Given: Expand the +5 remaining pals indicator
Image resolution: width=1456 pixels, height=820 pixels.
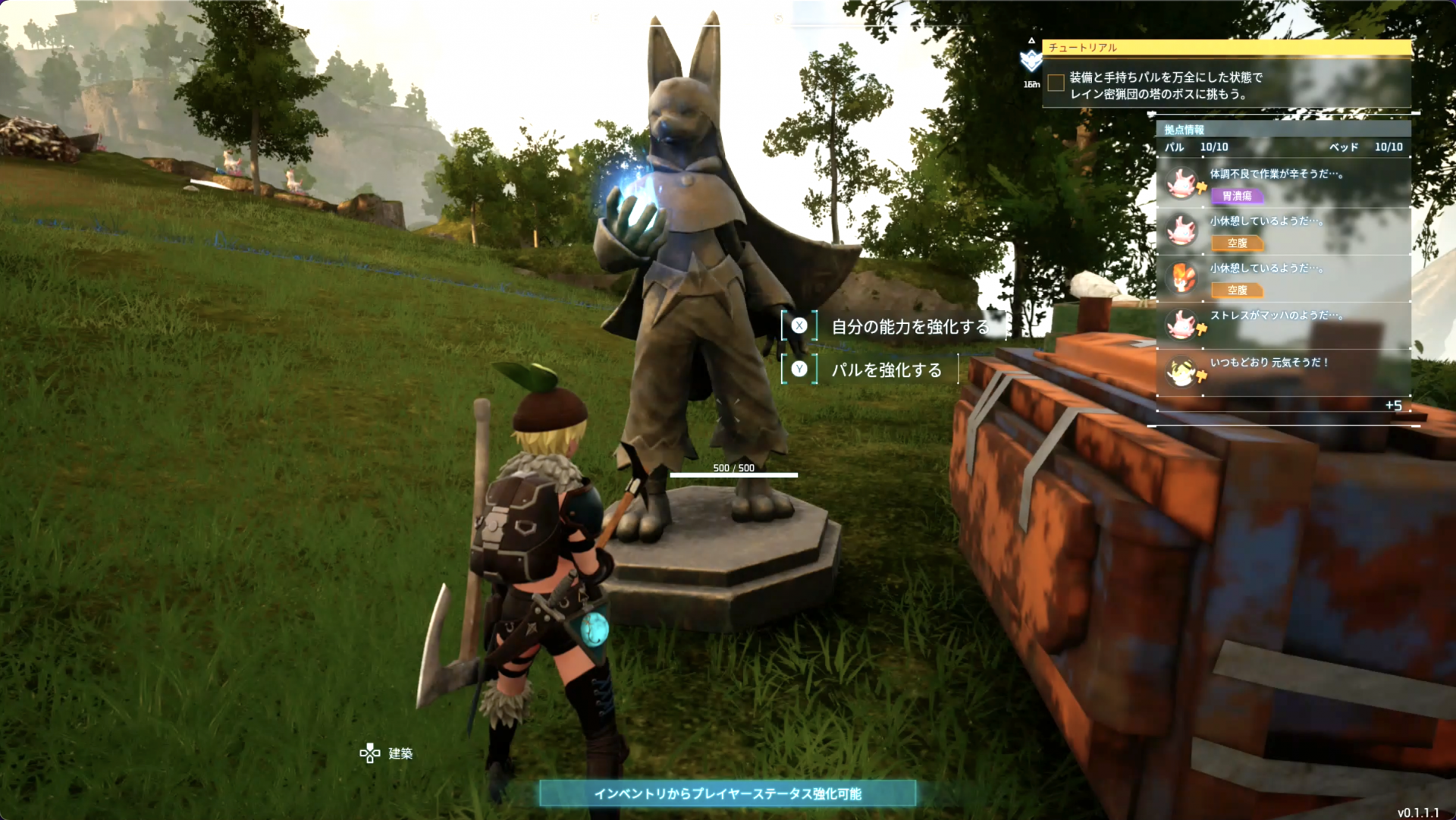Looking at the screenshot, I should [x=1393, y=406].
